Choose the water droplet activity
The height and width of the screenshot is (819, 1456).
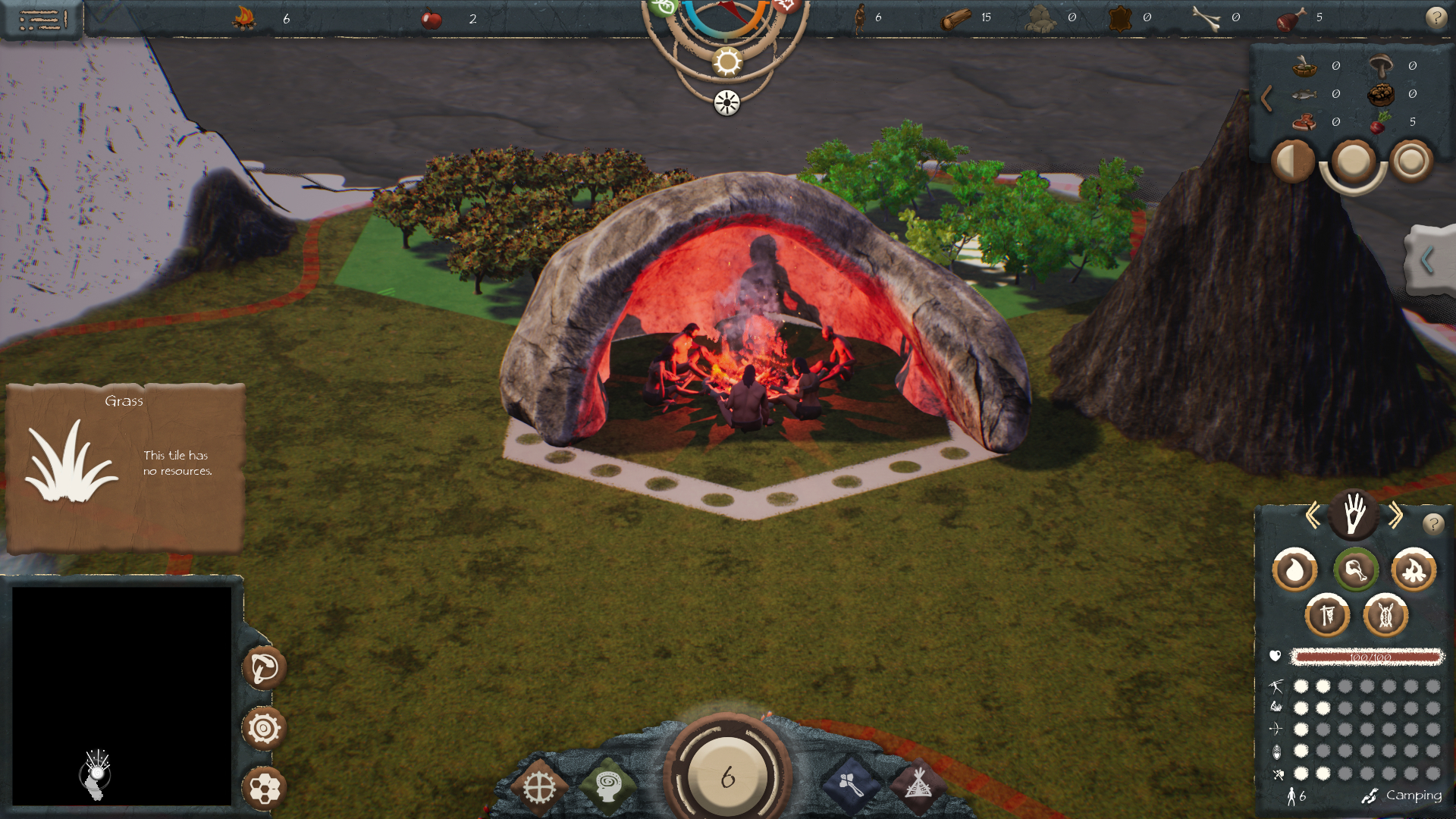coord(1294,570)
